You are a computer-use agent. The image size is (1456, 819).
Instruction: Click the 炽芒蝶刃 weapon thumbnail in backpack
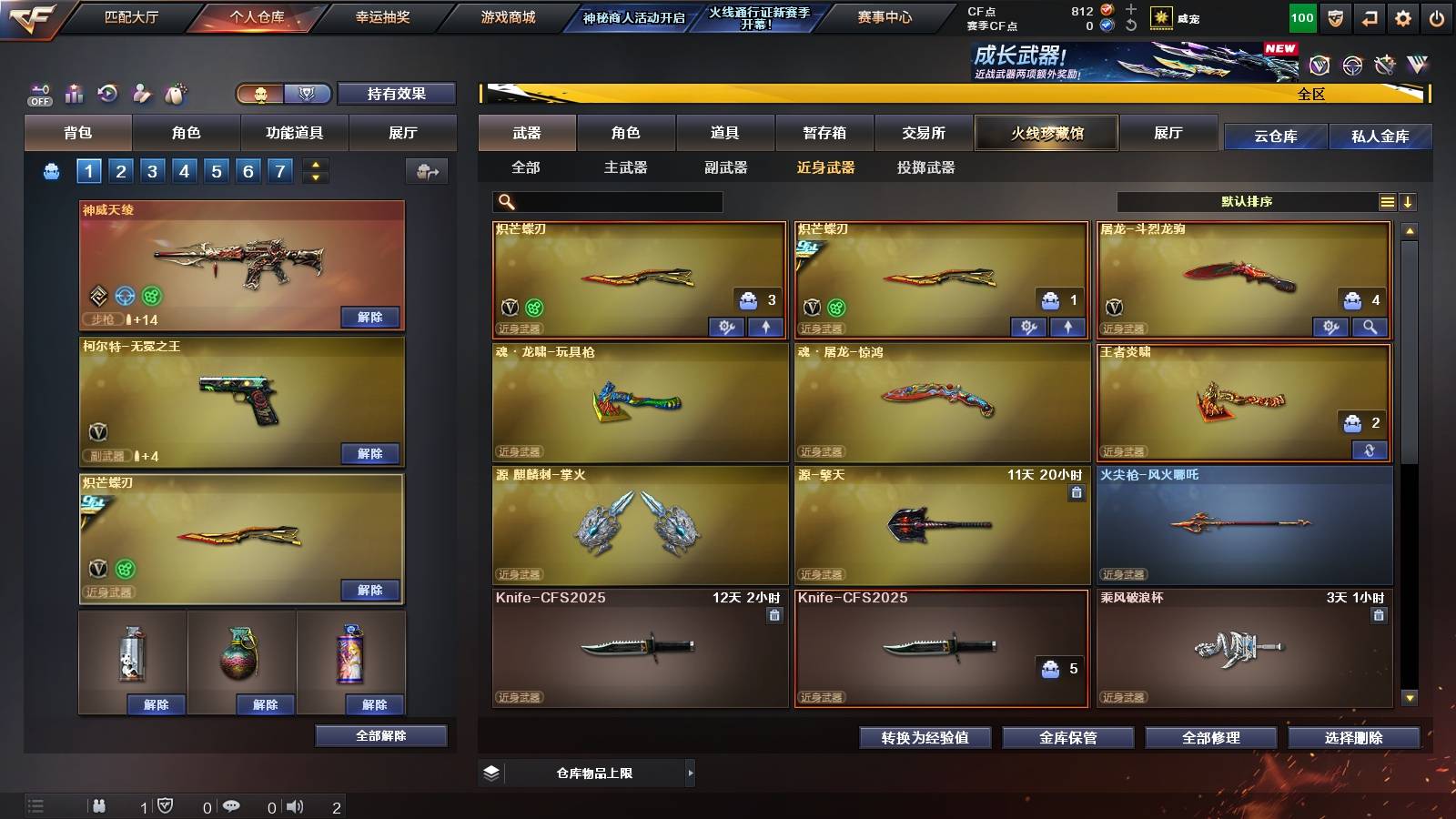(x=241, y=537)
